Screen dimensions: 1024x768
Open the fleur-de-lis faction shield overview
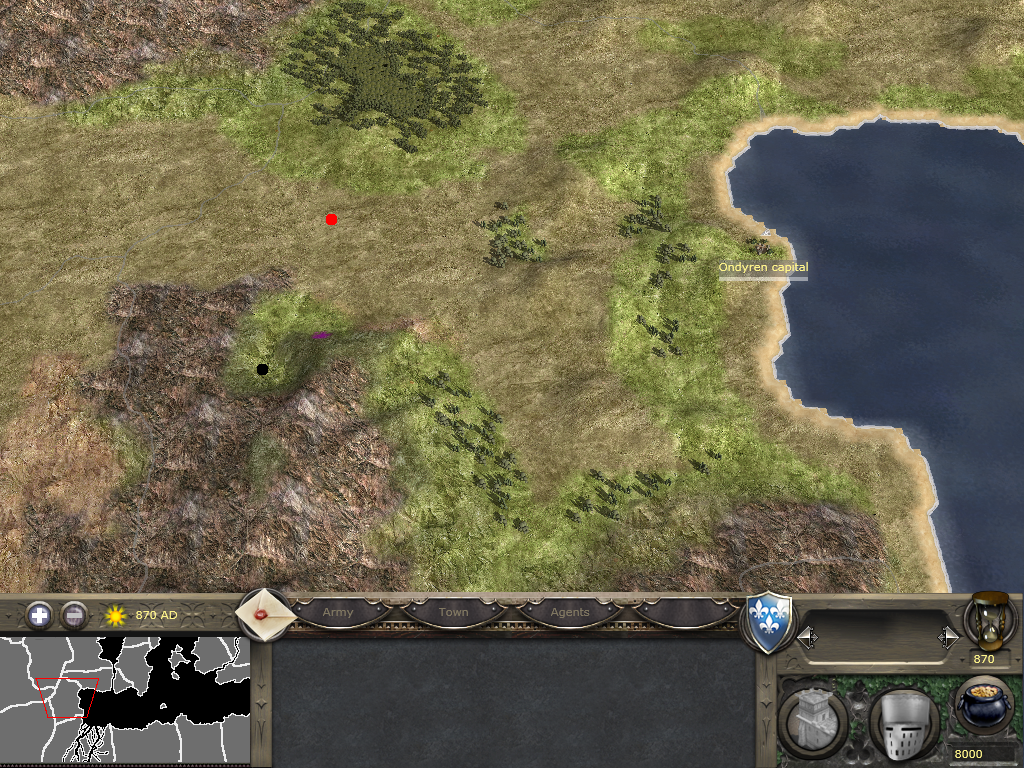tap(770, 623)
